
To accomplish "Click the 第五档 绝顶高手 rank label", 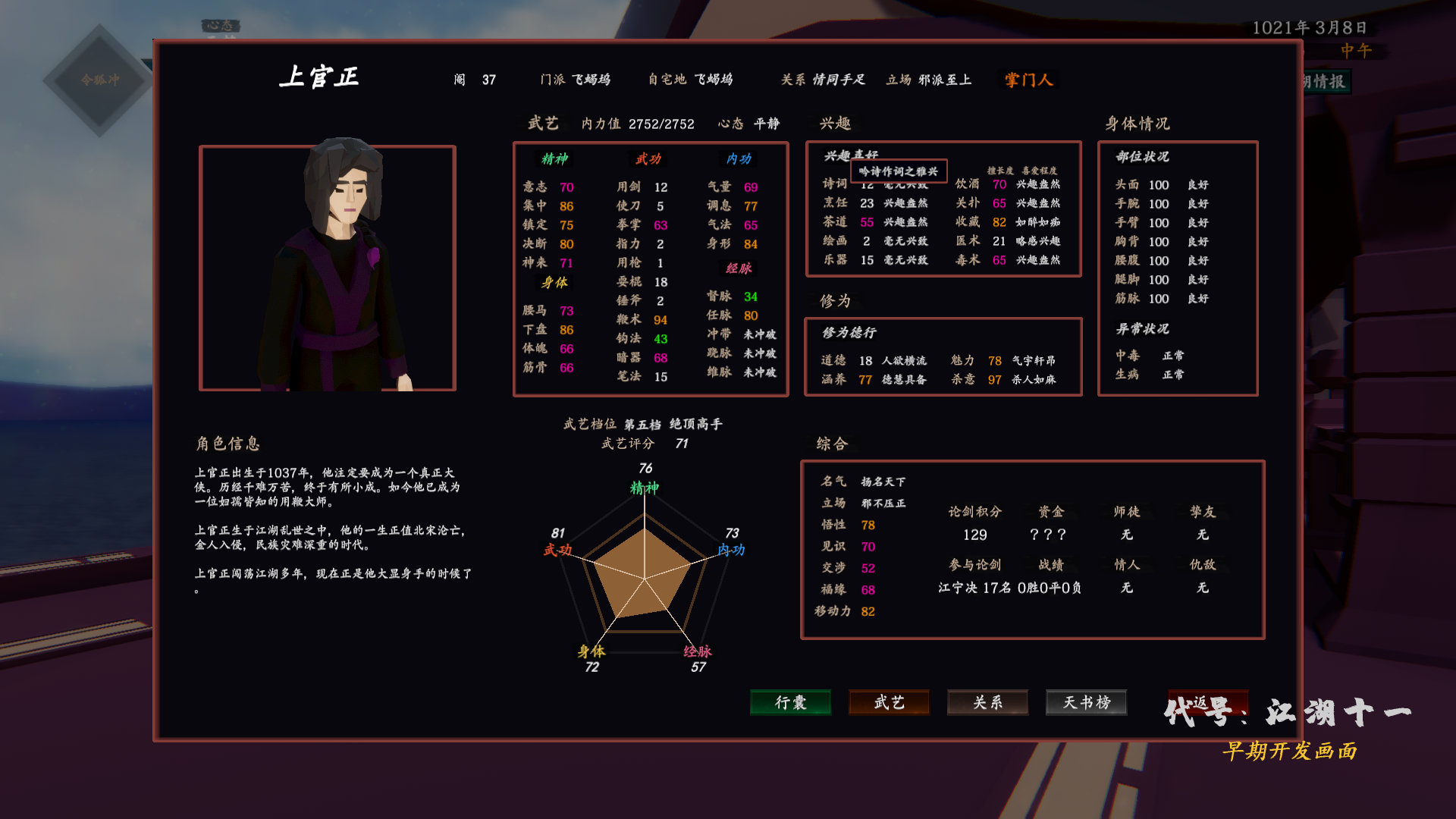I will tap(675, 424).
